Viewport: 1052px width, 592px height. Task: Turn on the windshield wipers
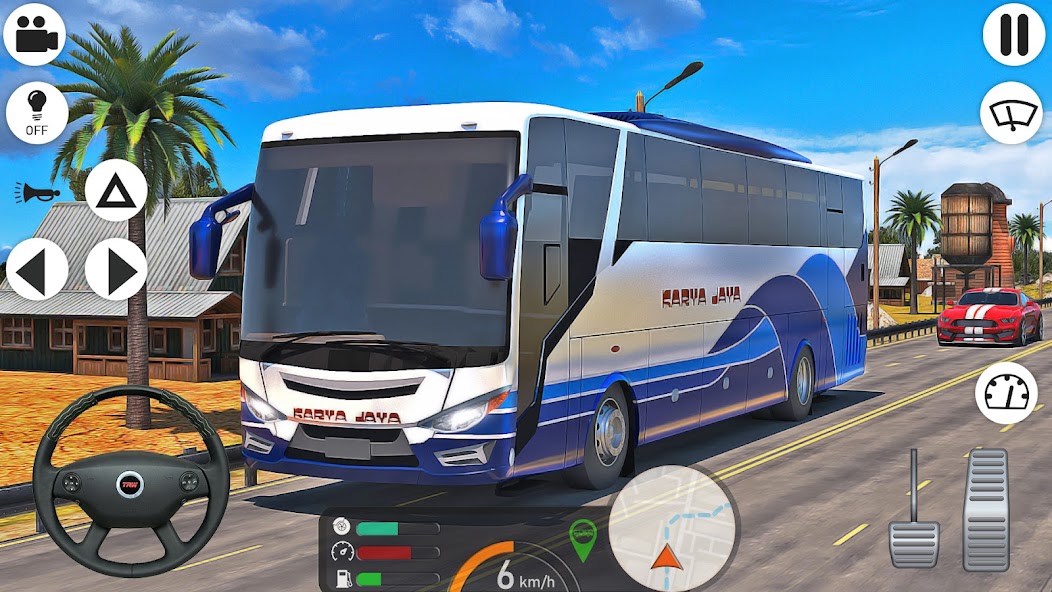1011,113
